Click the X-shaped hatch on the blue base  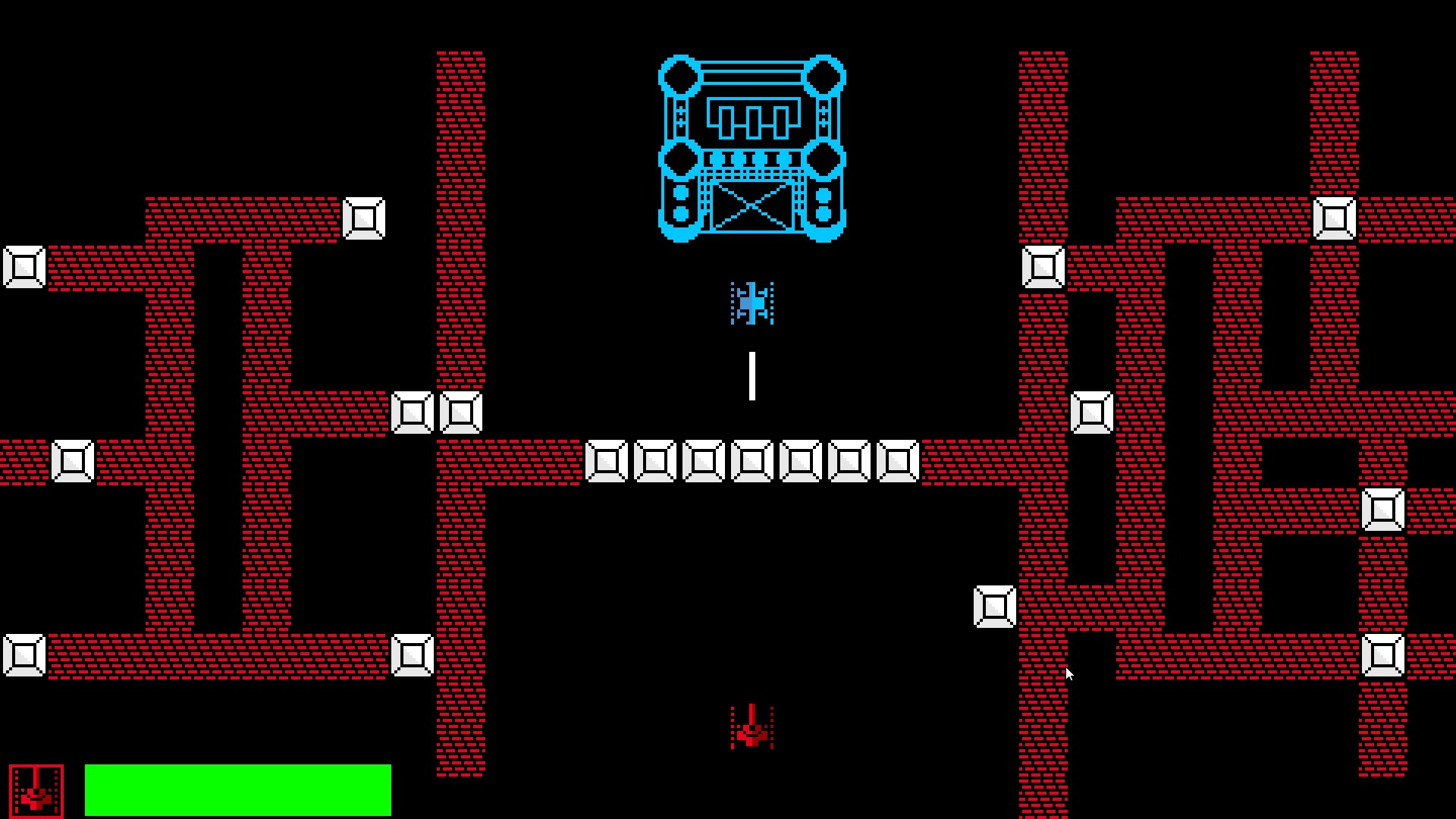752,205
